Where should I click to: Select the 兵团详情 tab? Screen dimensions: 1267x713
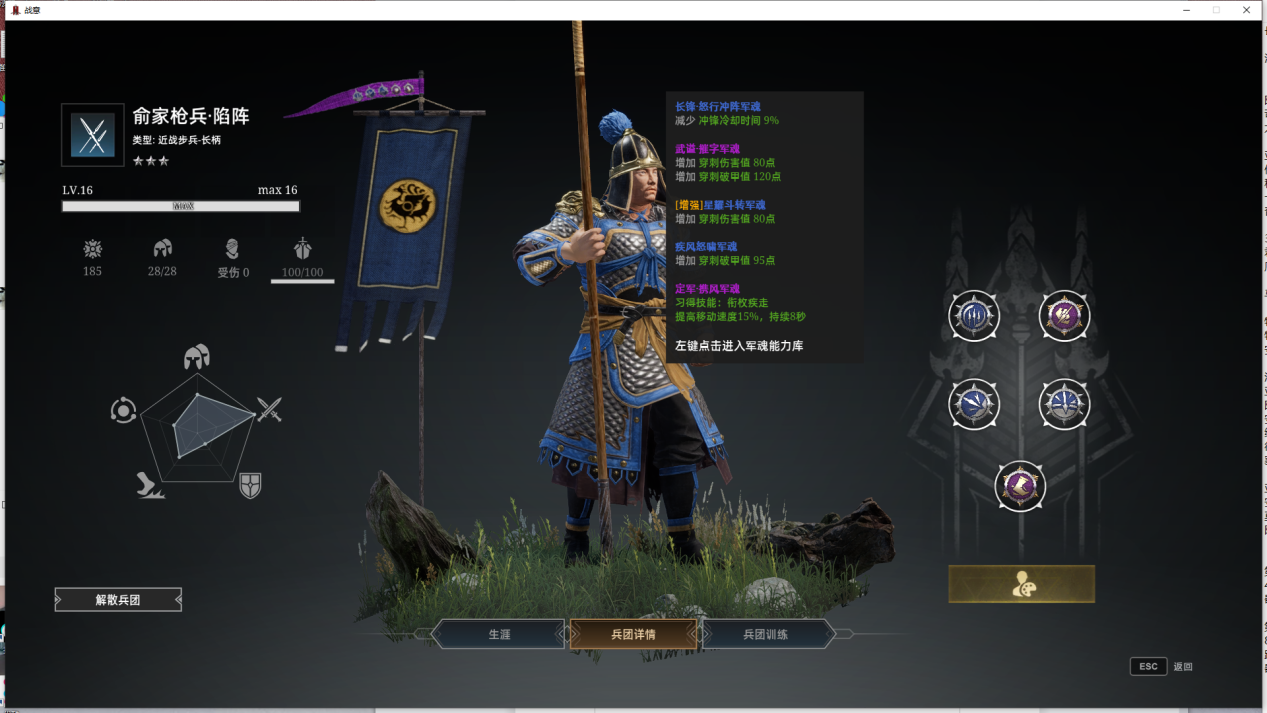(633, 634)
